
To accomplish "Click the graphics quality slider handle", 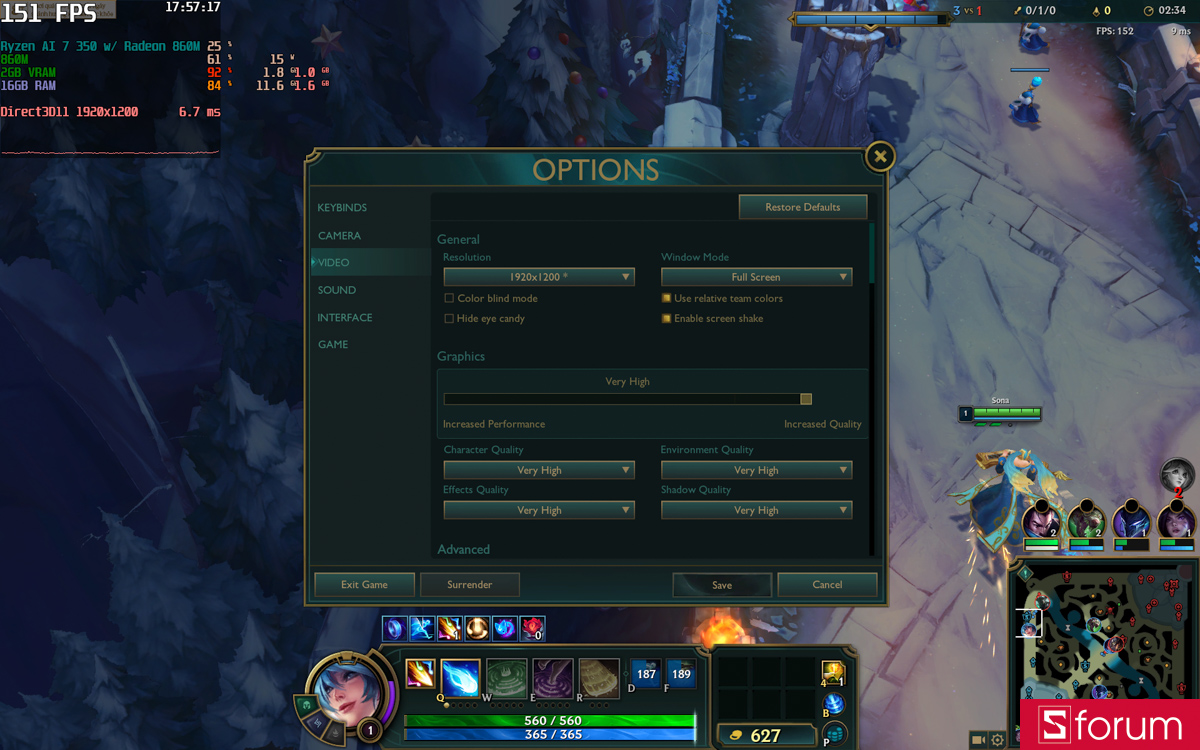I will pyautogui.click(x=806, y=399).
